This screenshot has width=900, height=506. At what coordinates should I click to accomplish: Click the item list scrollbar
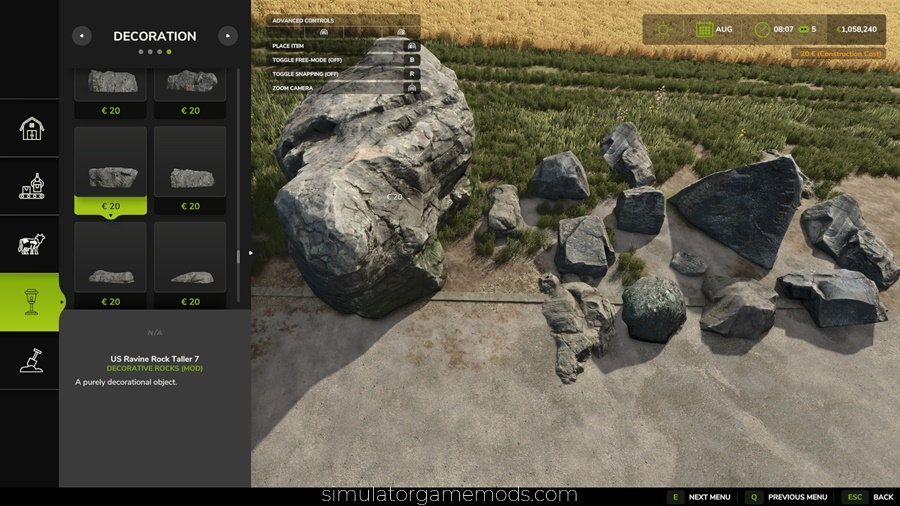tap(238, 180)
